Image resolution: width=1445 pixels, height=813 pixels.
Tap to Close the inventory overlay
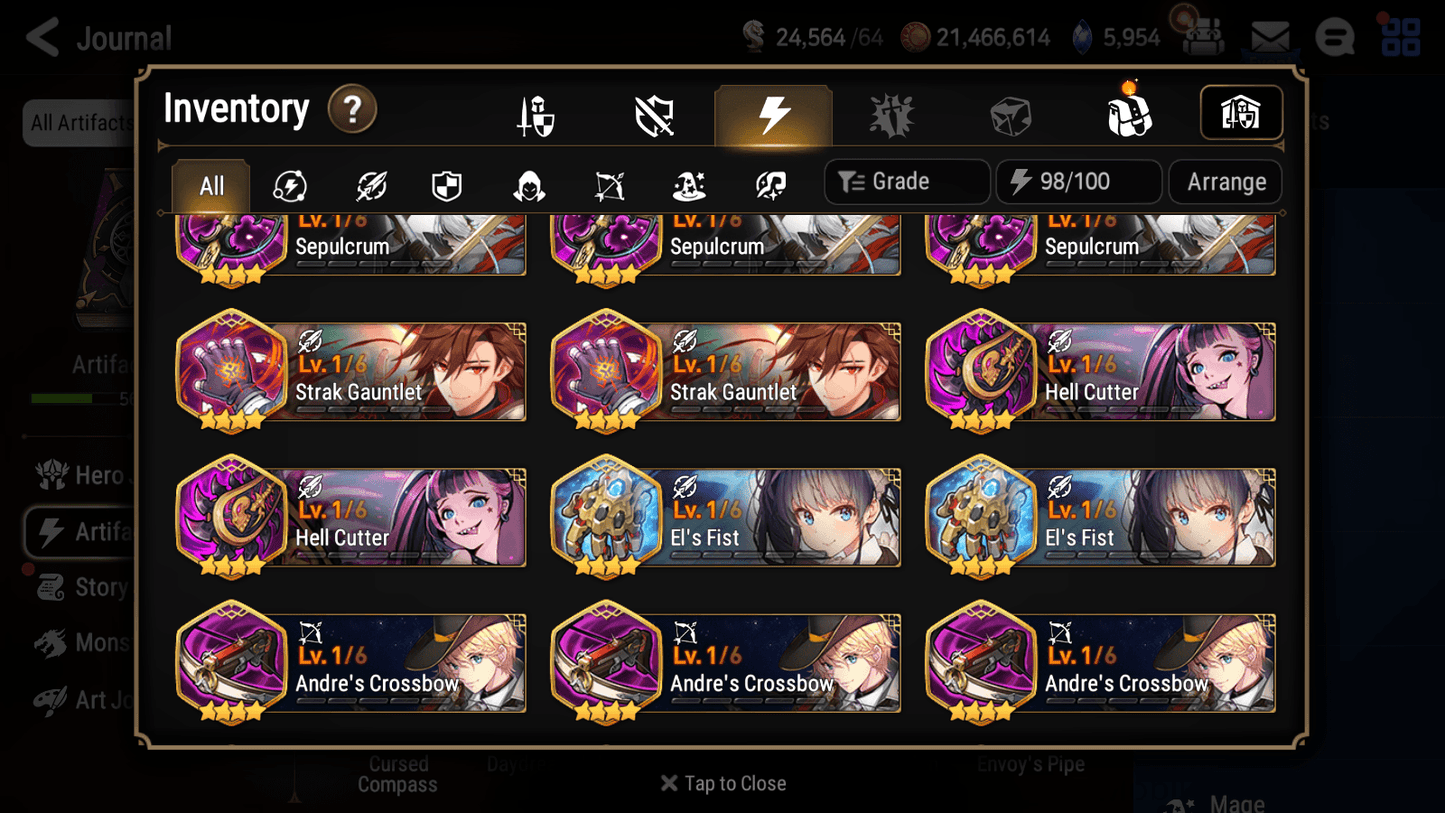(x=722, y=783)
